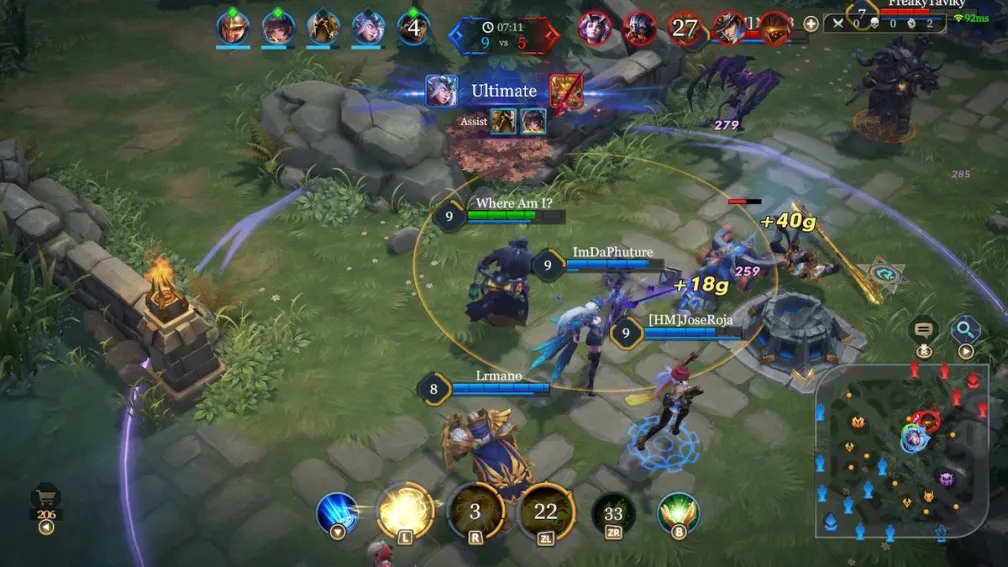Activate the blue slash basic ability
The image size is (1008, 567).
pos(337,513)
